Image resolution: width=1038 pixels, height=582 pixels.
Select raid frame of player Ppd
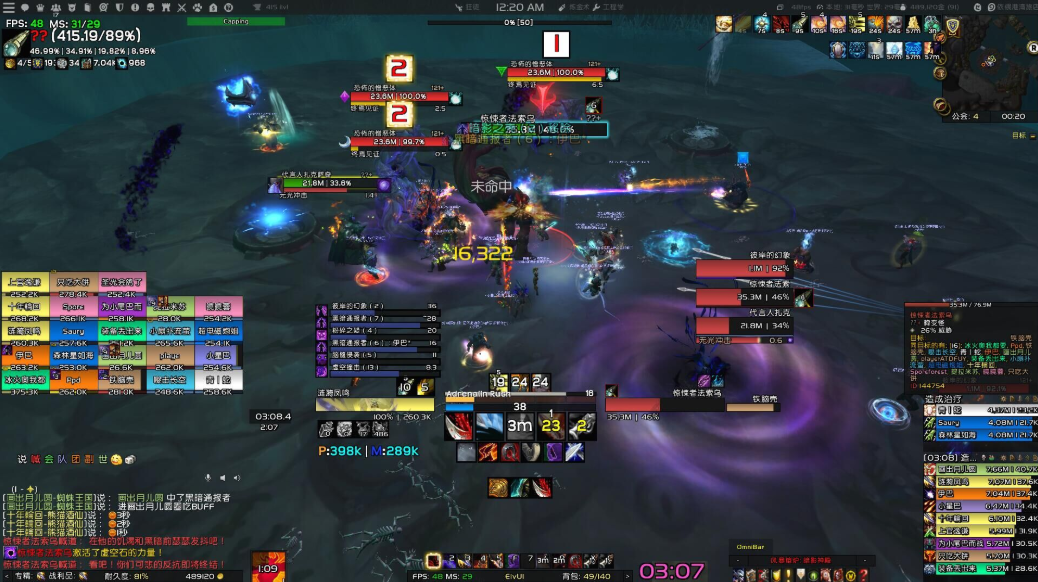click(73, 380)
